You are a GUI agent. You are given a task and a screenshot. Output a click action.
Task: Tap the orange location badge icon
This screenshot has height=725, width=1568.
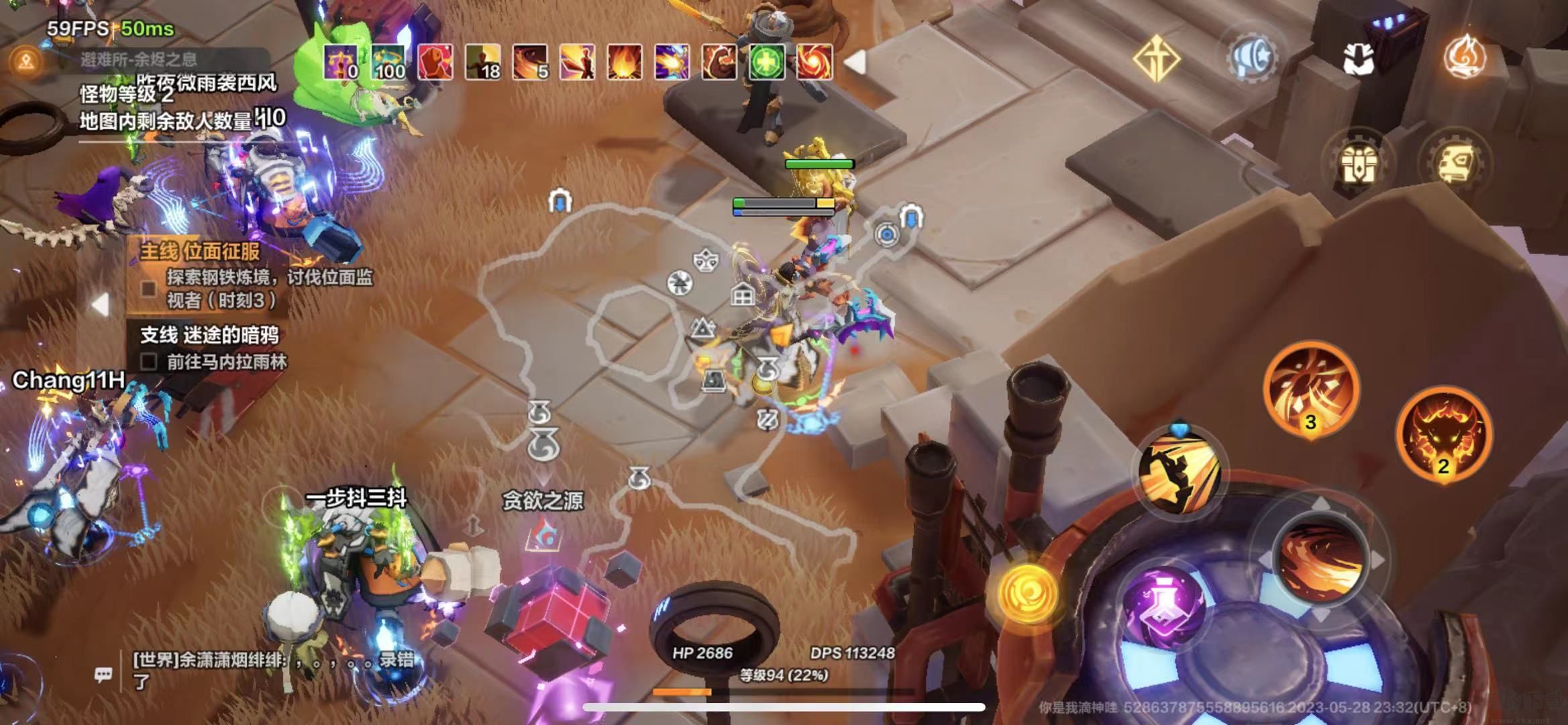click(26, 62)
